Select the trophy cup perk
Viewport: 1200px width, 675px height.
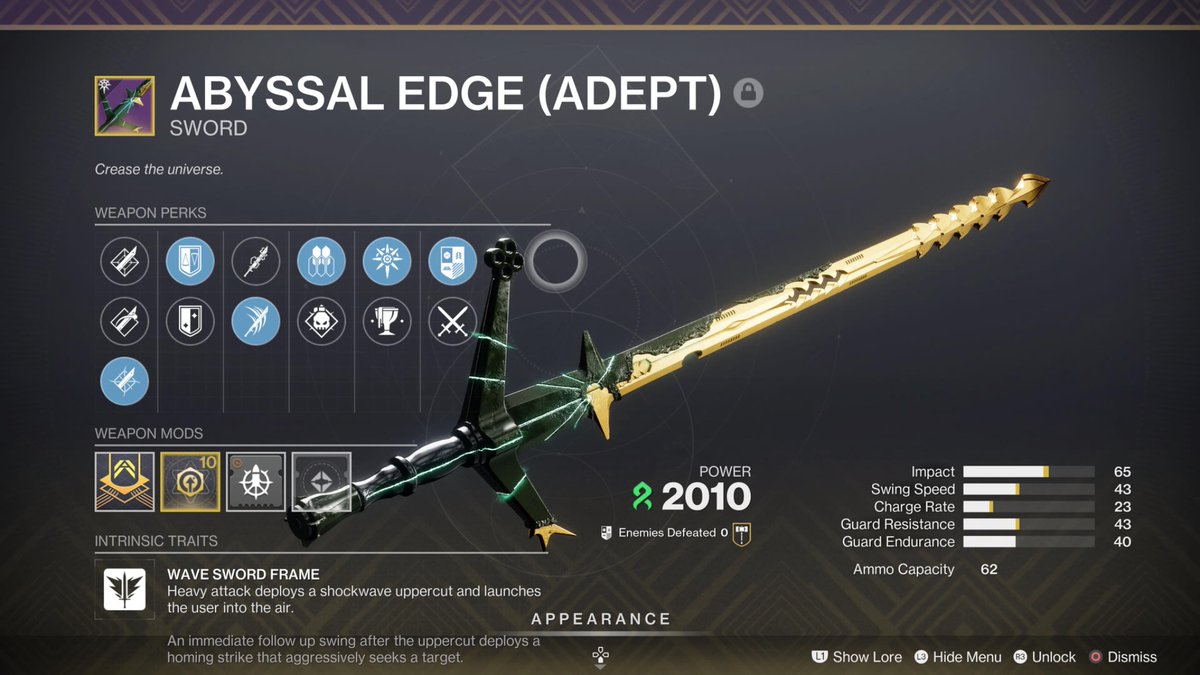[x=387, y=323]
